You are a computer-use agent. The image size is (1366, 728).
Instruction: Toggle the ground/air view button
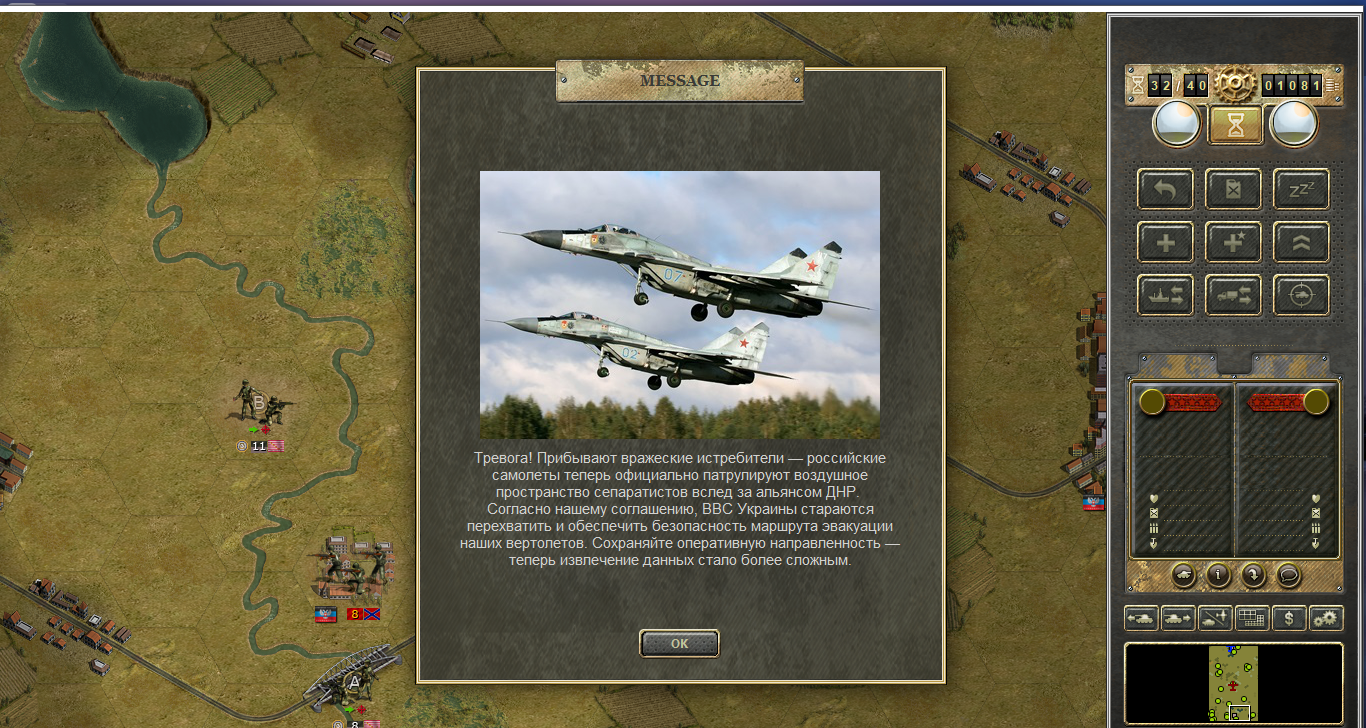[x=1215, y=618]
